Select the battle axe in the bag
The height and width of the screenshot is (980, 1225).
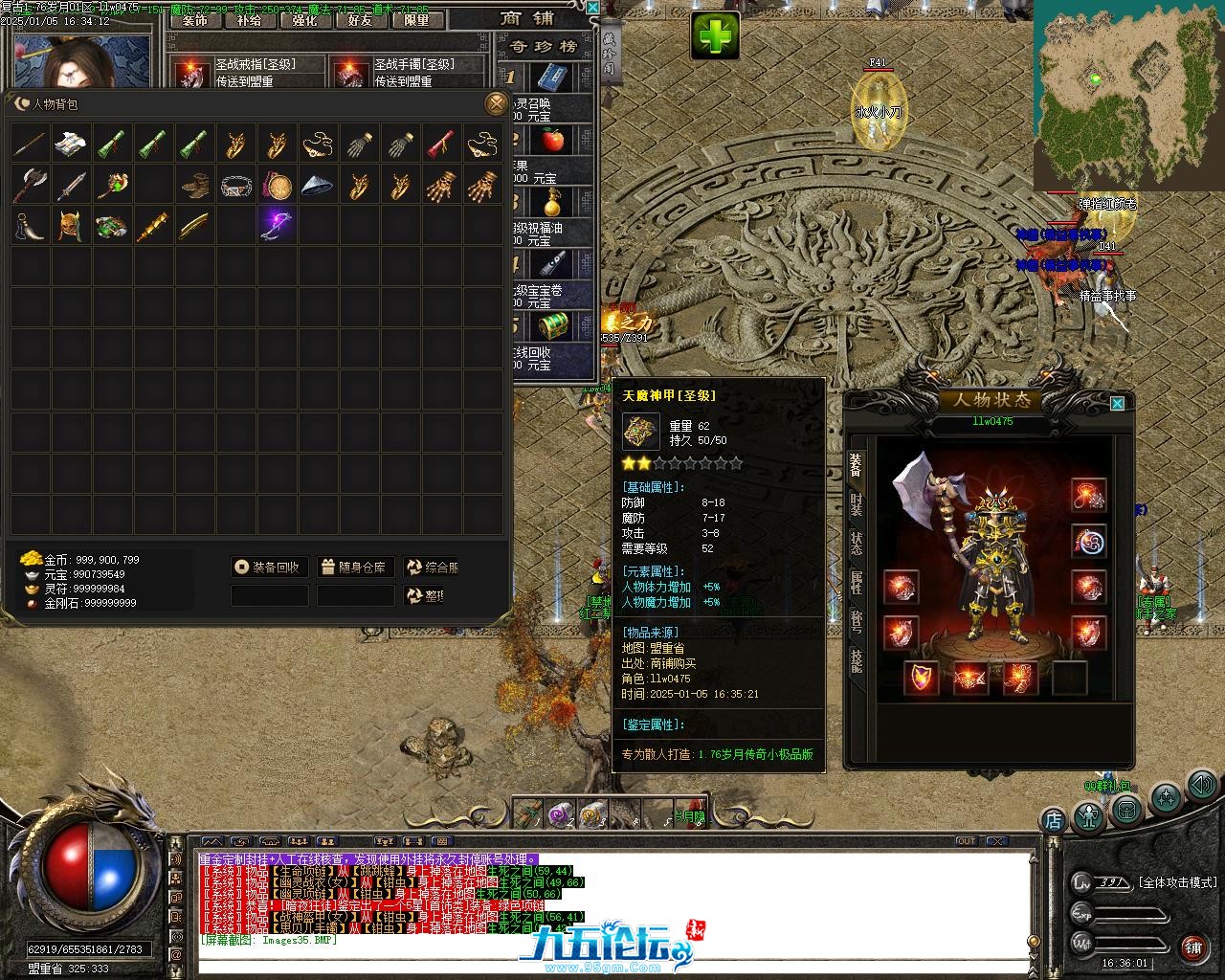pos(30,185)
